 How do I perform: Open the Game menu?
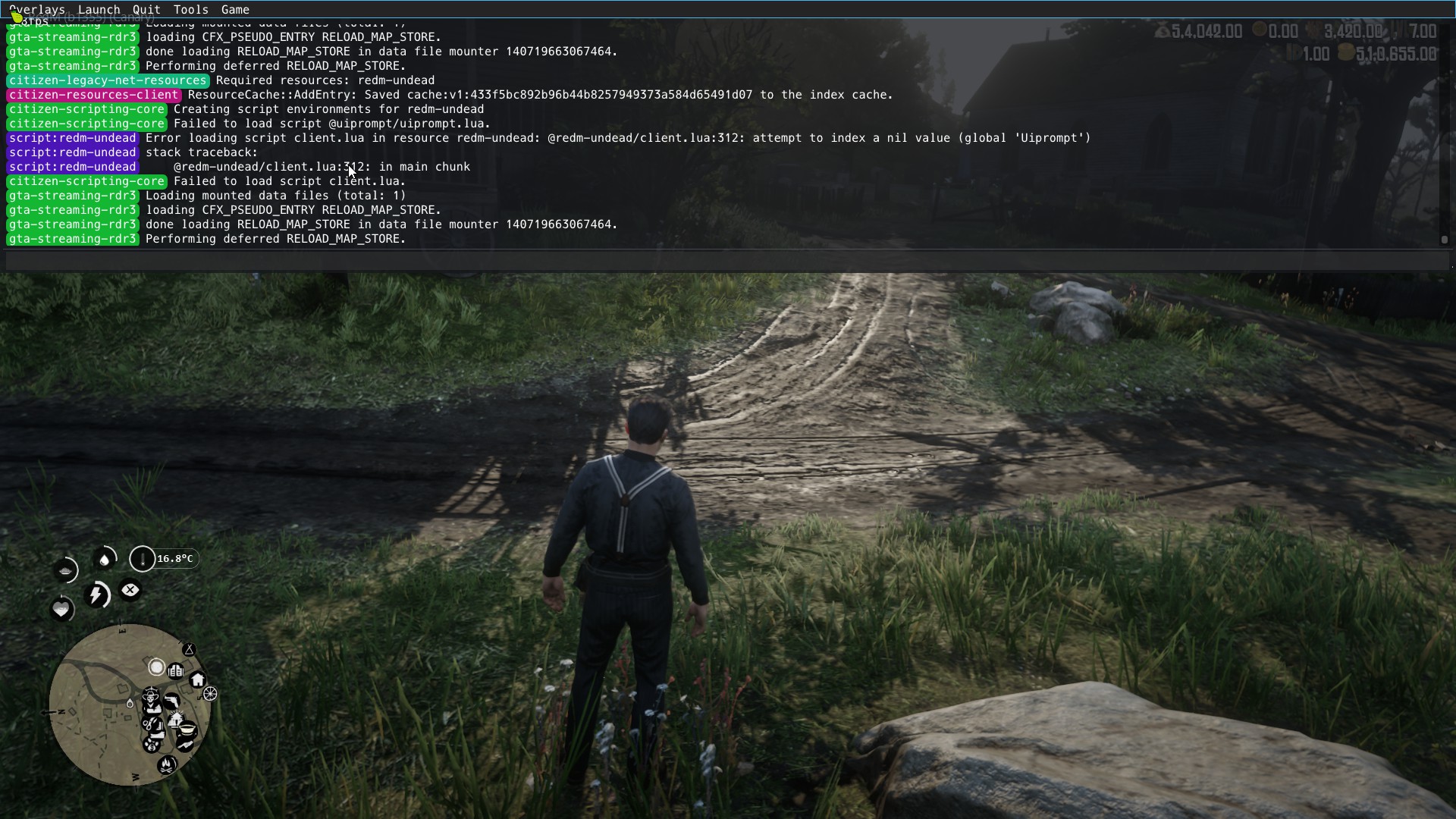(x=235, y=9)
